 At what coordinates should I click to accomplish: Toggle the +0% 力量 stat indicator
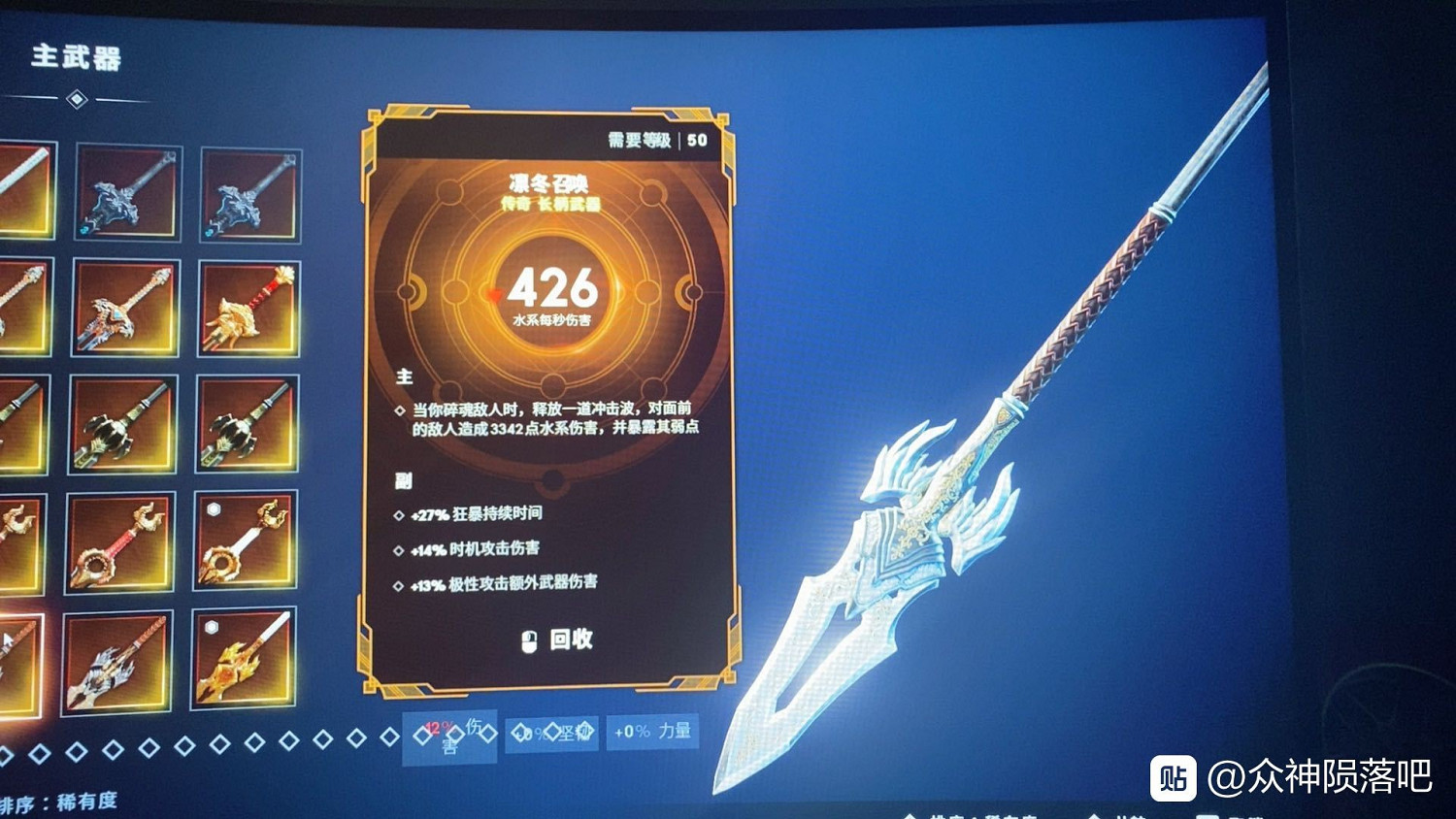coord(652,732)
